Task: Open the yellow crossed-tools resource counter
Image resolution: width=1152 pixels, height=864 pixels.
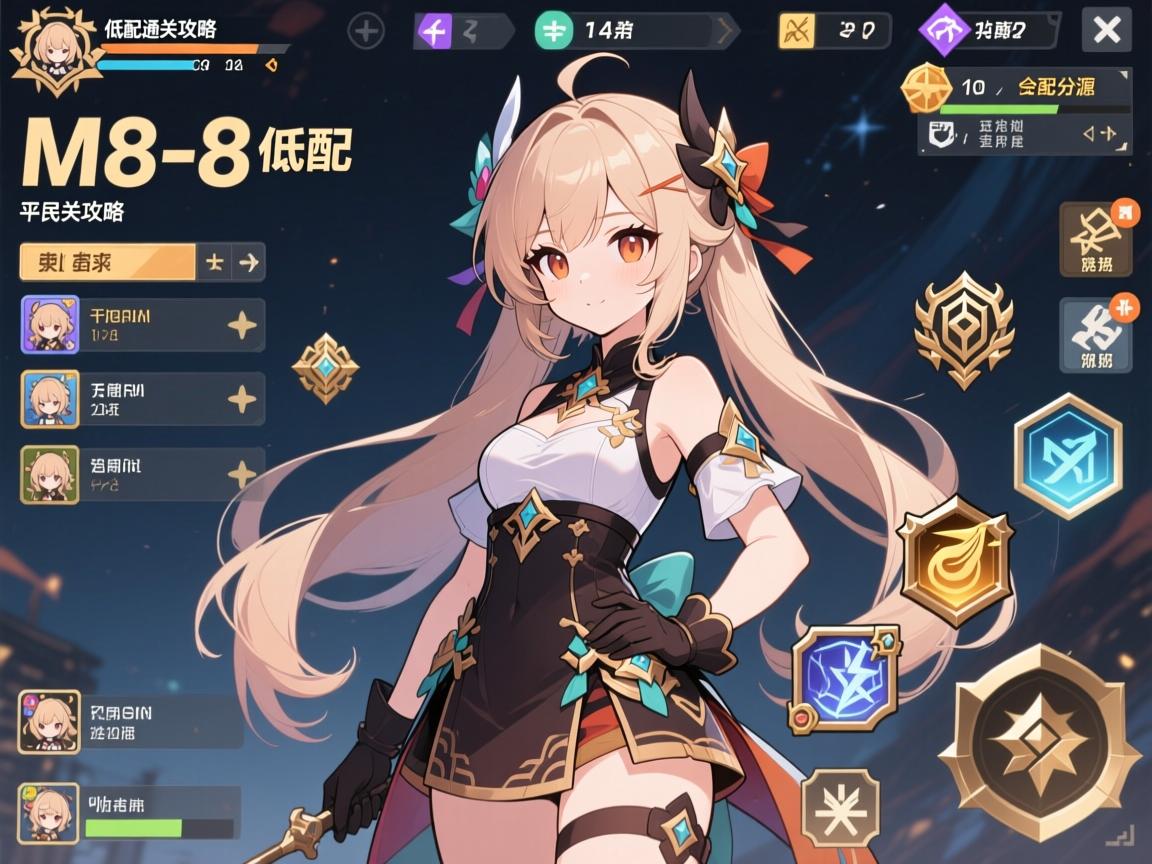Action: pyautogui.click(x=834, y=31)
